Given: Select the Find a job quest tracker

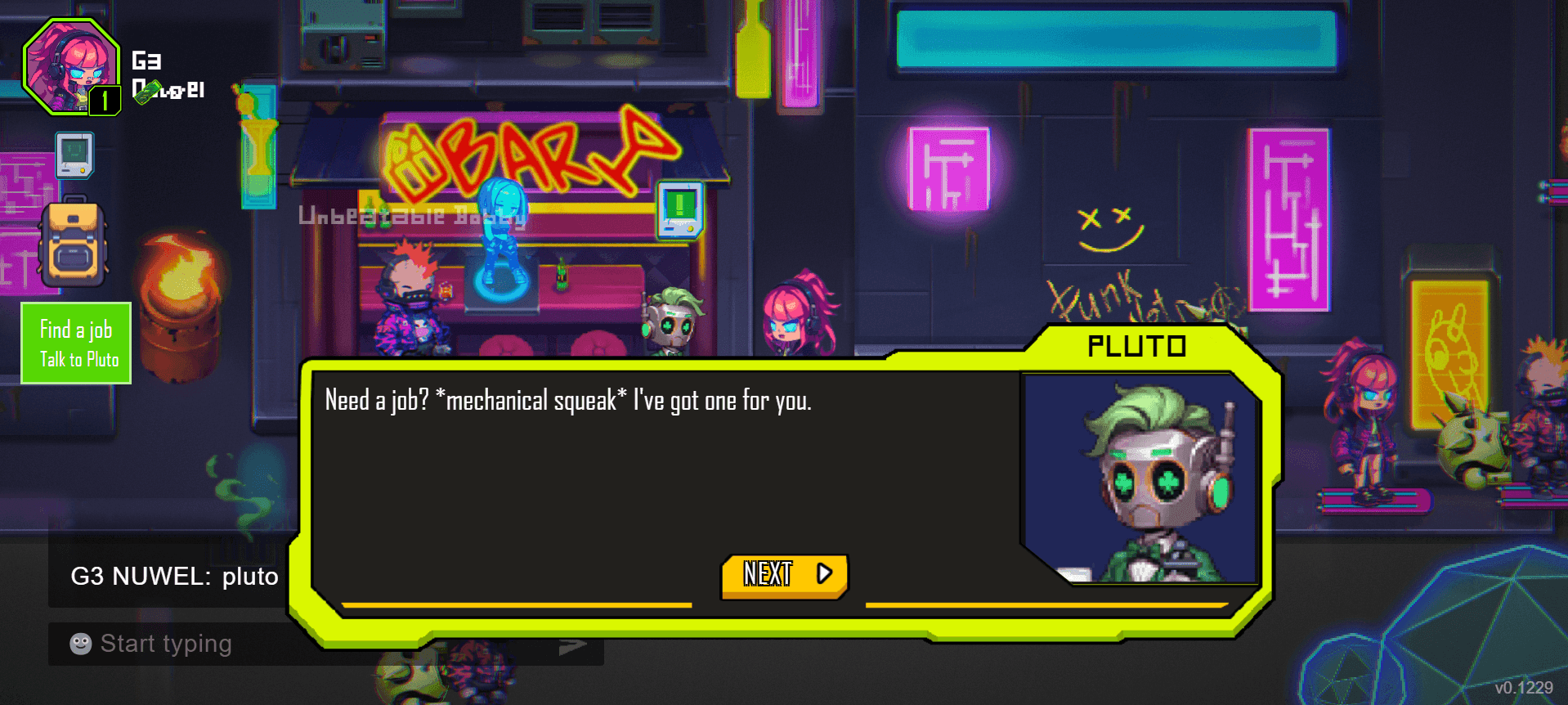Looking at the screenshot, I should pos(76,343).
